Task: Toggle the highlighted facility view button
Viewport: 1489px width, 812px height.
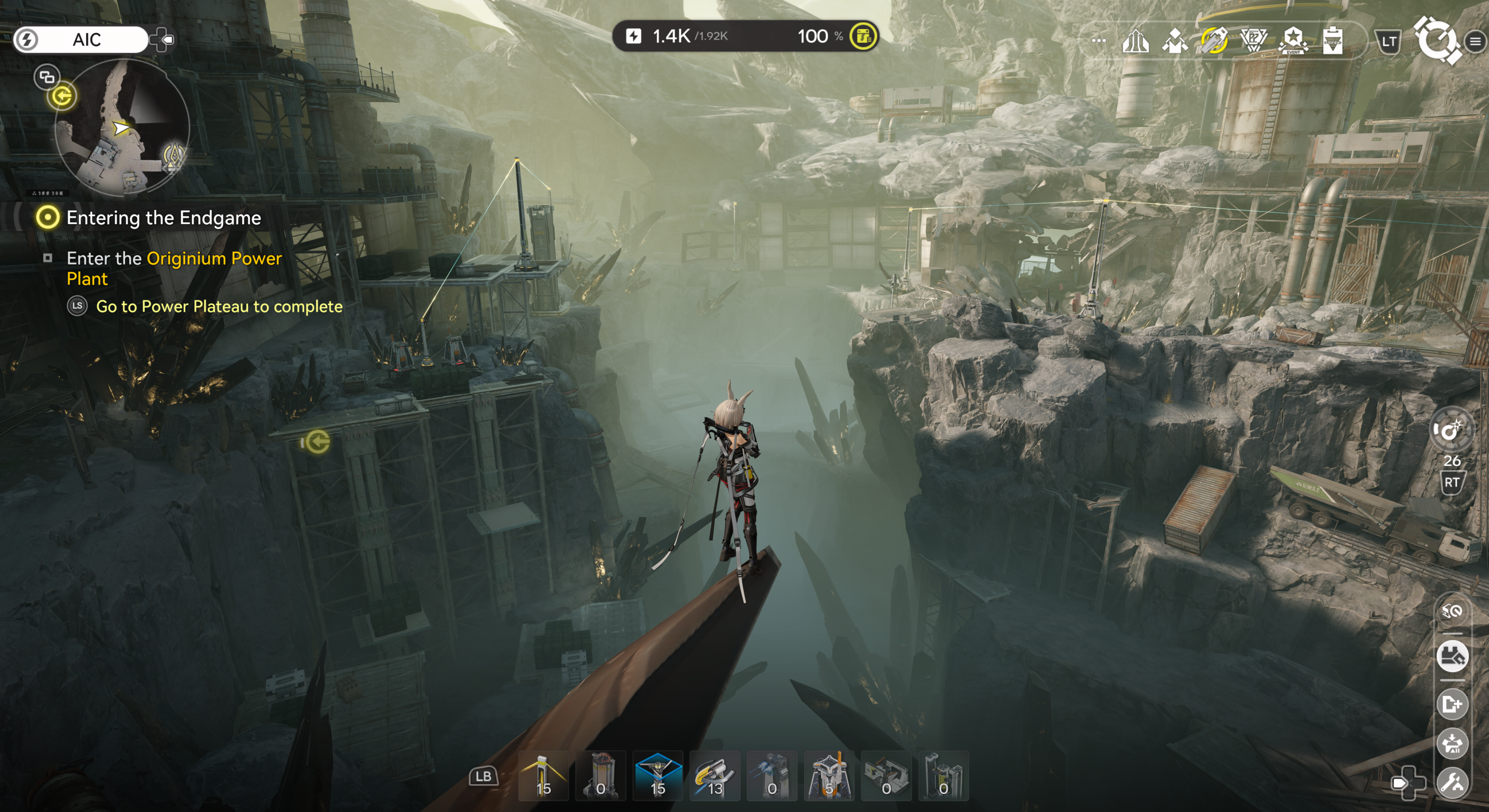Action: click(x=1453, y=656)
